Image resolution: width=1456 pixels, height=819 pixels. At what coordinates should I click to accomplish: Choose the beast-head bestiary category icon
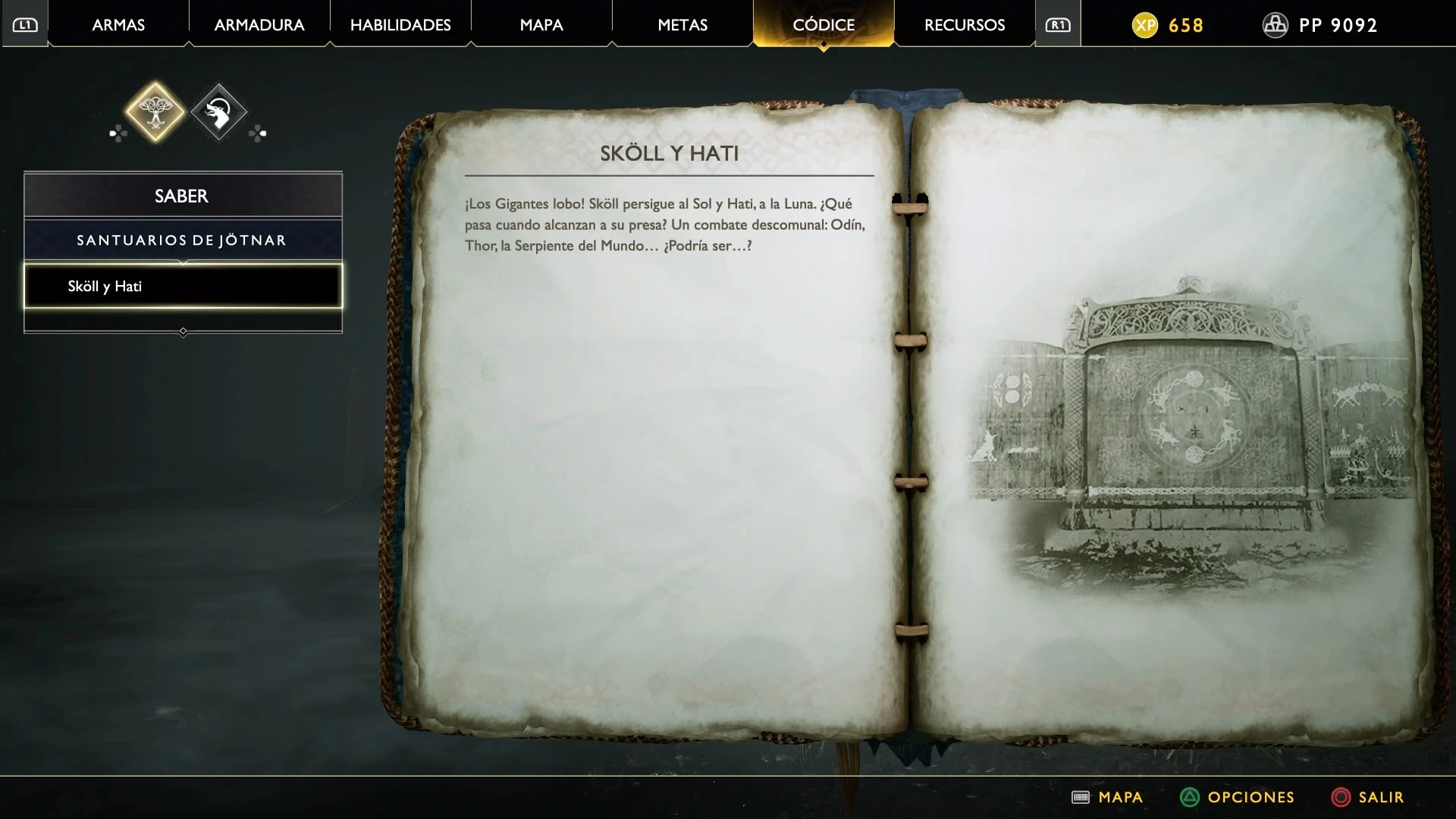point(218,112)
